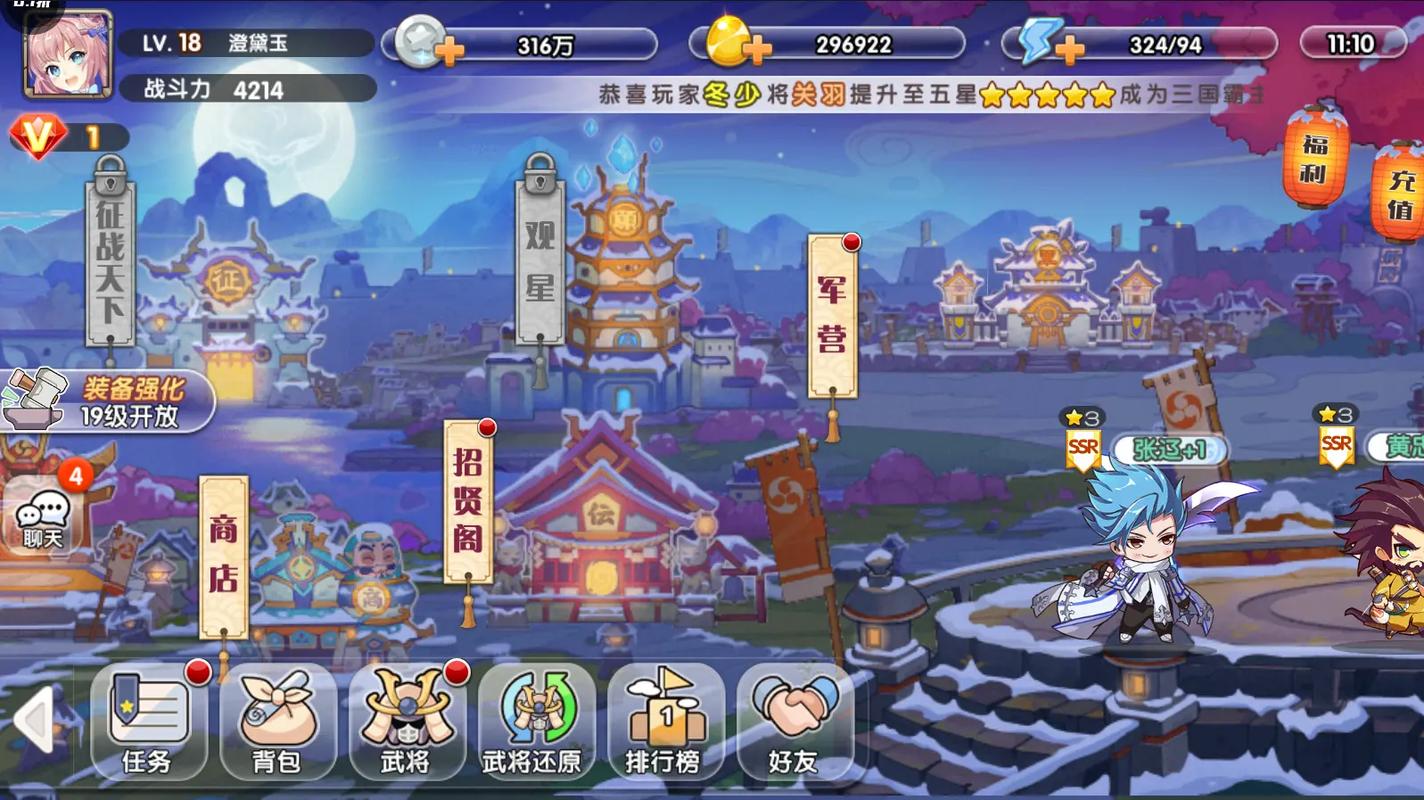
Task: Collapse the bottom menu with left arrow
Action: 32,720
